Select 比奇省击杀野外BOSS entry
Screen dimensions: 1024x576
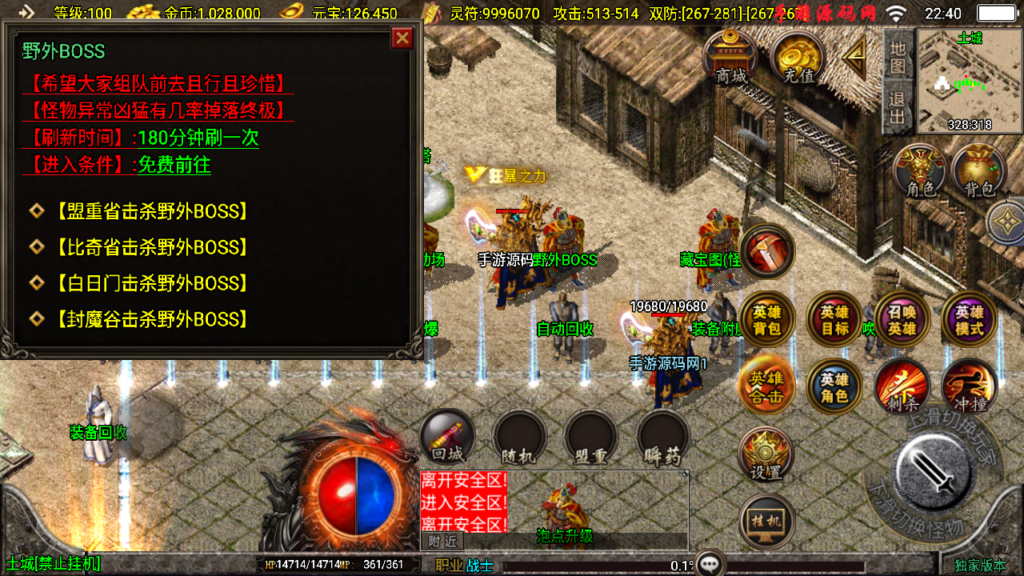pyautogui.click(x=150, y=247)
